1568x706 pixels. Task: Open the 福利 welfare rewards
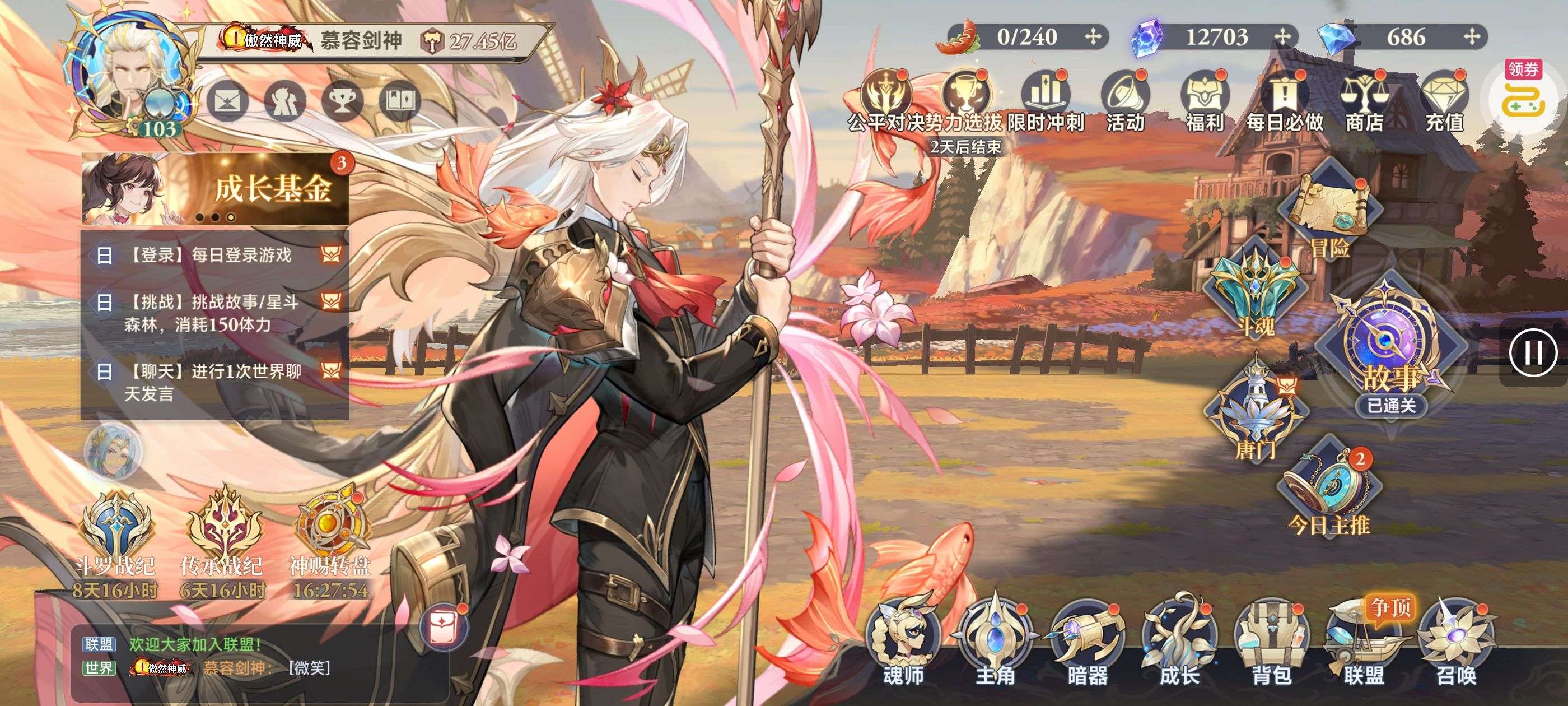click(1204, 100)
